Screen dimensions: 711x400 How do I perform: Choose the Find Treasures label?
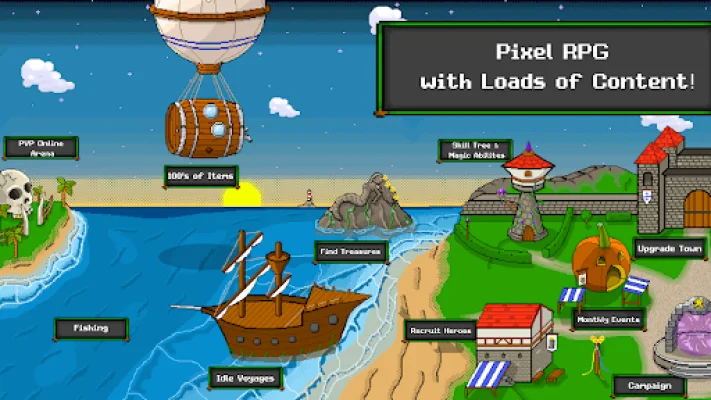(350, 251)
